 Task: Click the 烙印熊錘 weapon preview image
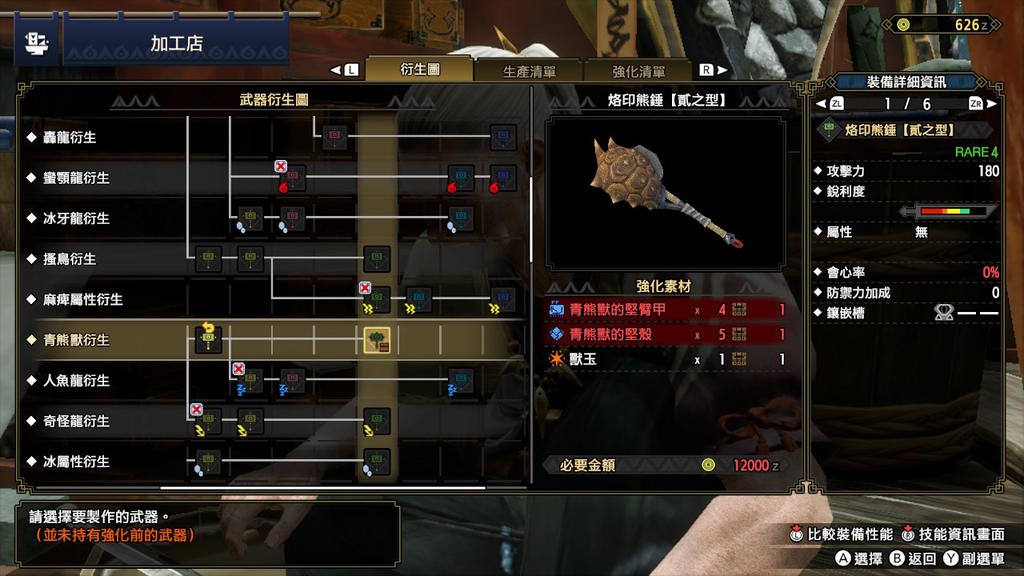(x=665, y=194)
